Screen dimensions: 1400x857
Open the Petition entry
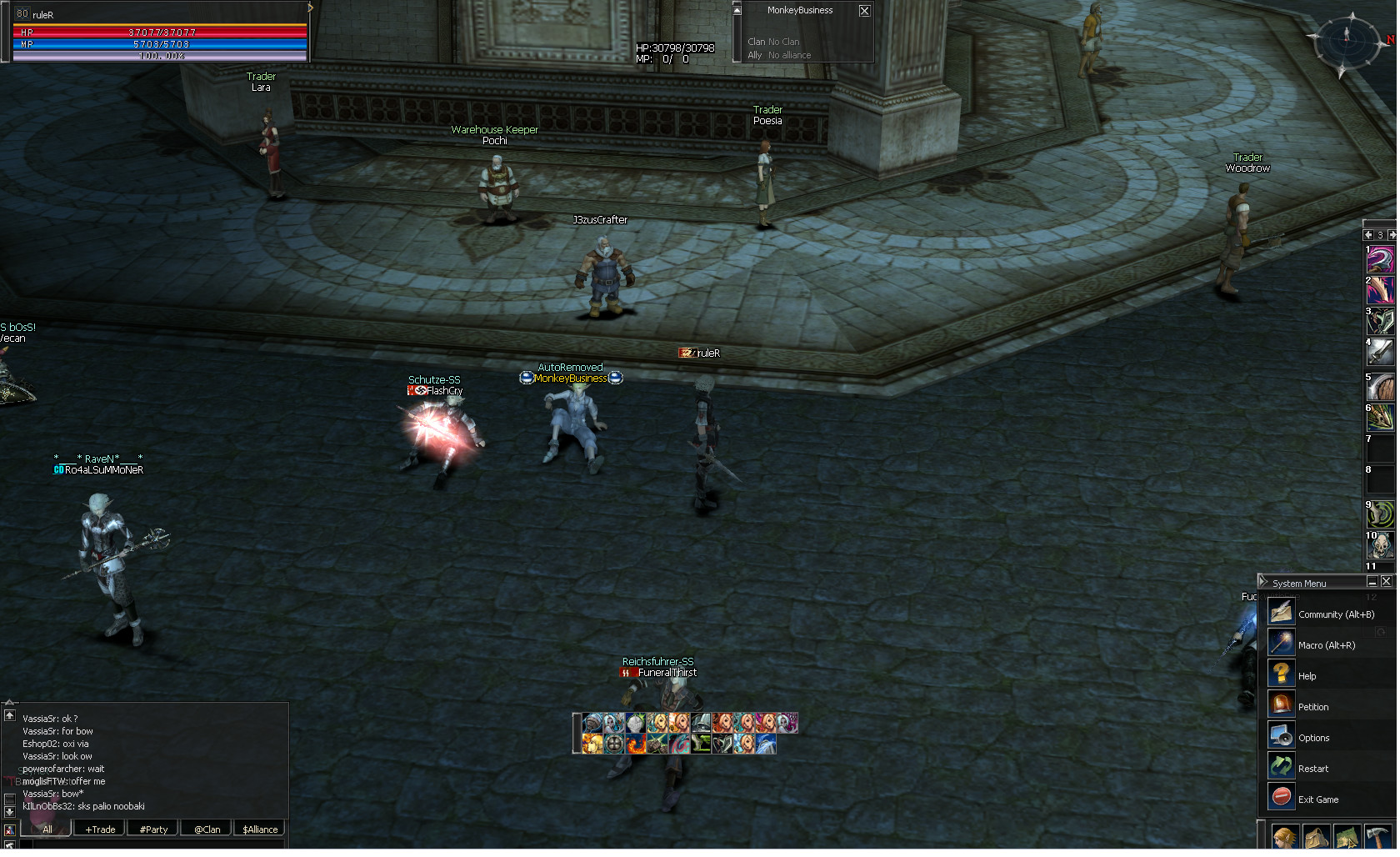(1312, 708)
